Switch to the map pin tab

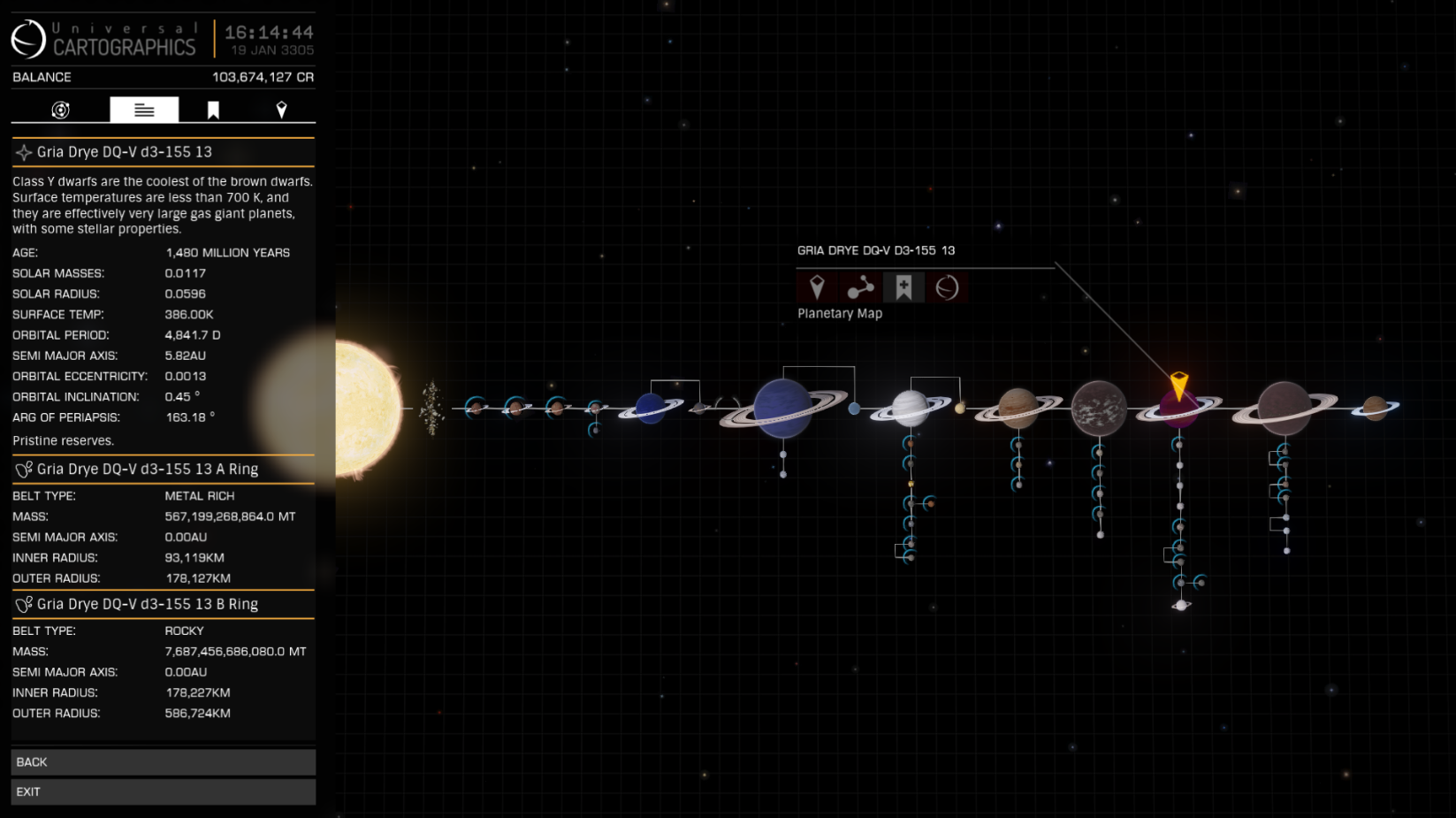click(281, 110)
